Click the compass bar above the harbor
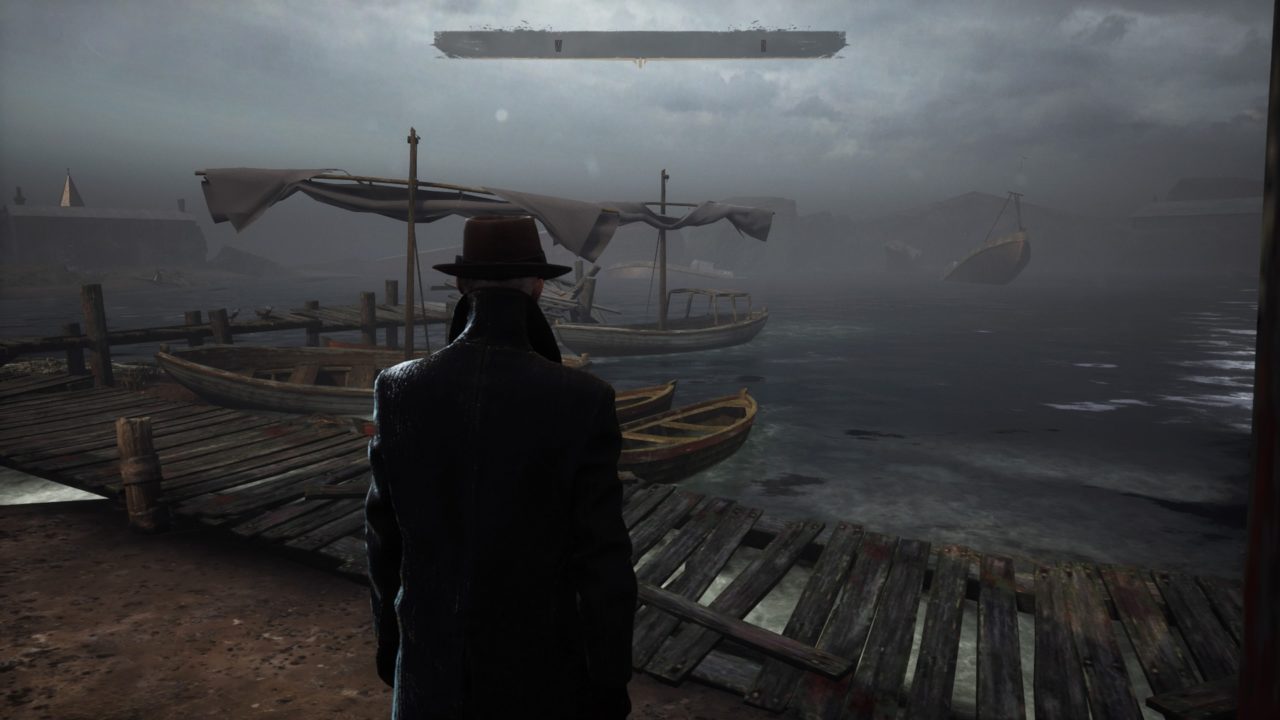This screenshot has height=720, width=1280. click(640, 44)
